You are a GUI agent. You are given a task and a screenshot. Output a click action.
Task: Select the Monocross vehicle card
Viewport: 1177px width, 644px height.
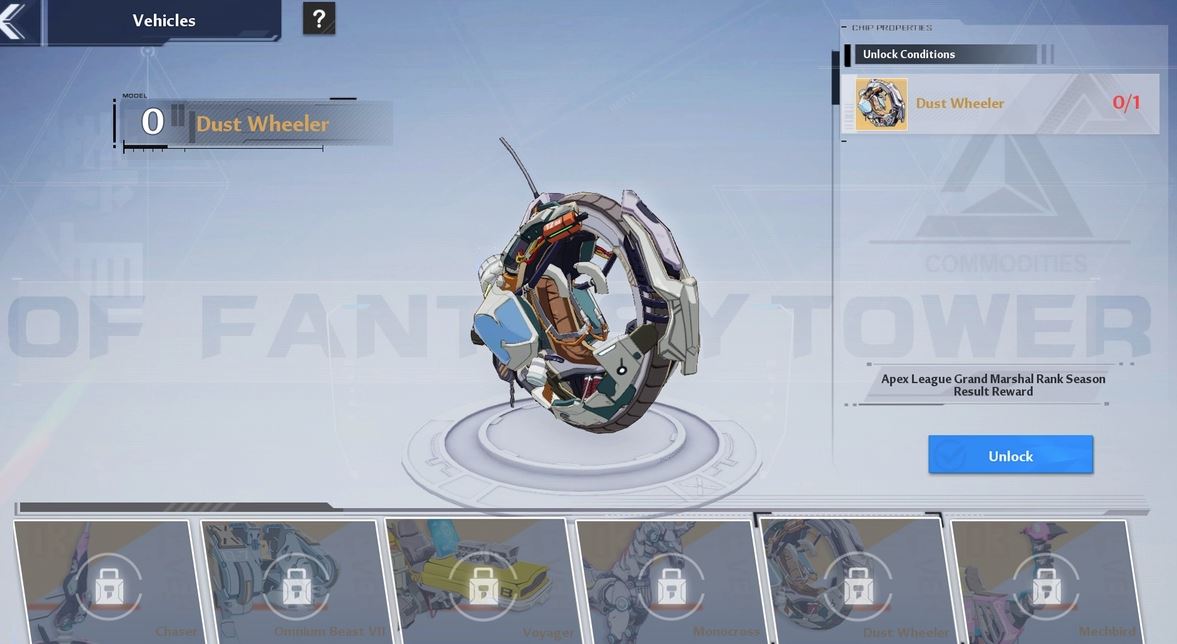click(670, 582)
